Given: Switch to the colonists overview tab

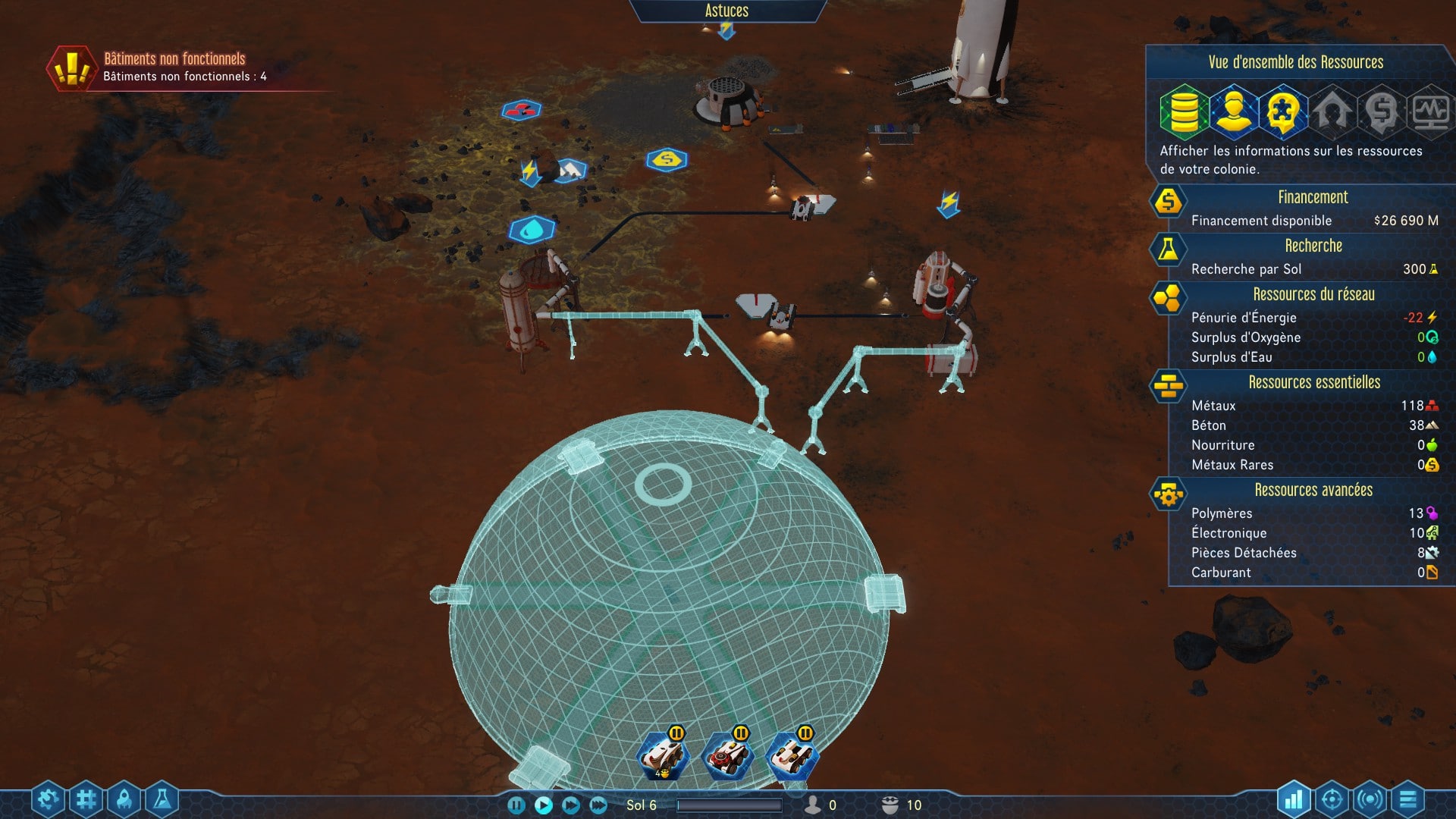Looking at the screenshot, I should [1234, 111].
